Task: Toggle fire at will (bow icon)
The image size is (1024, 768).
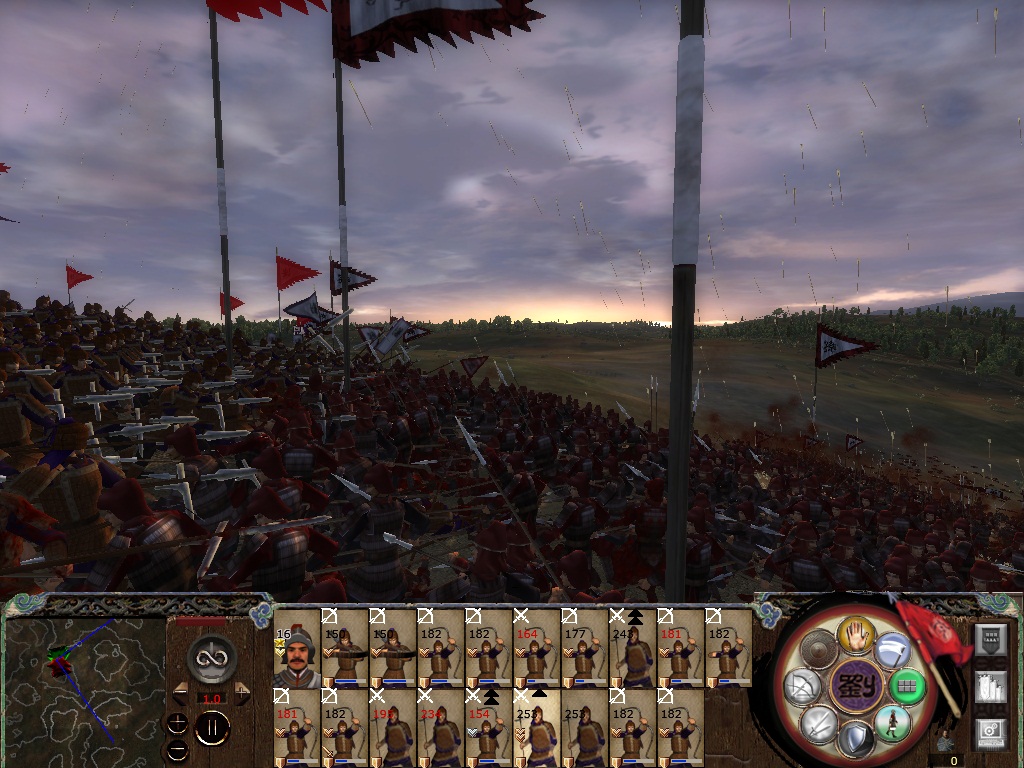Action: (x=803, y=687)
